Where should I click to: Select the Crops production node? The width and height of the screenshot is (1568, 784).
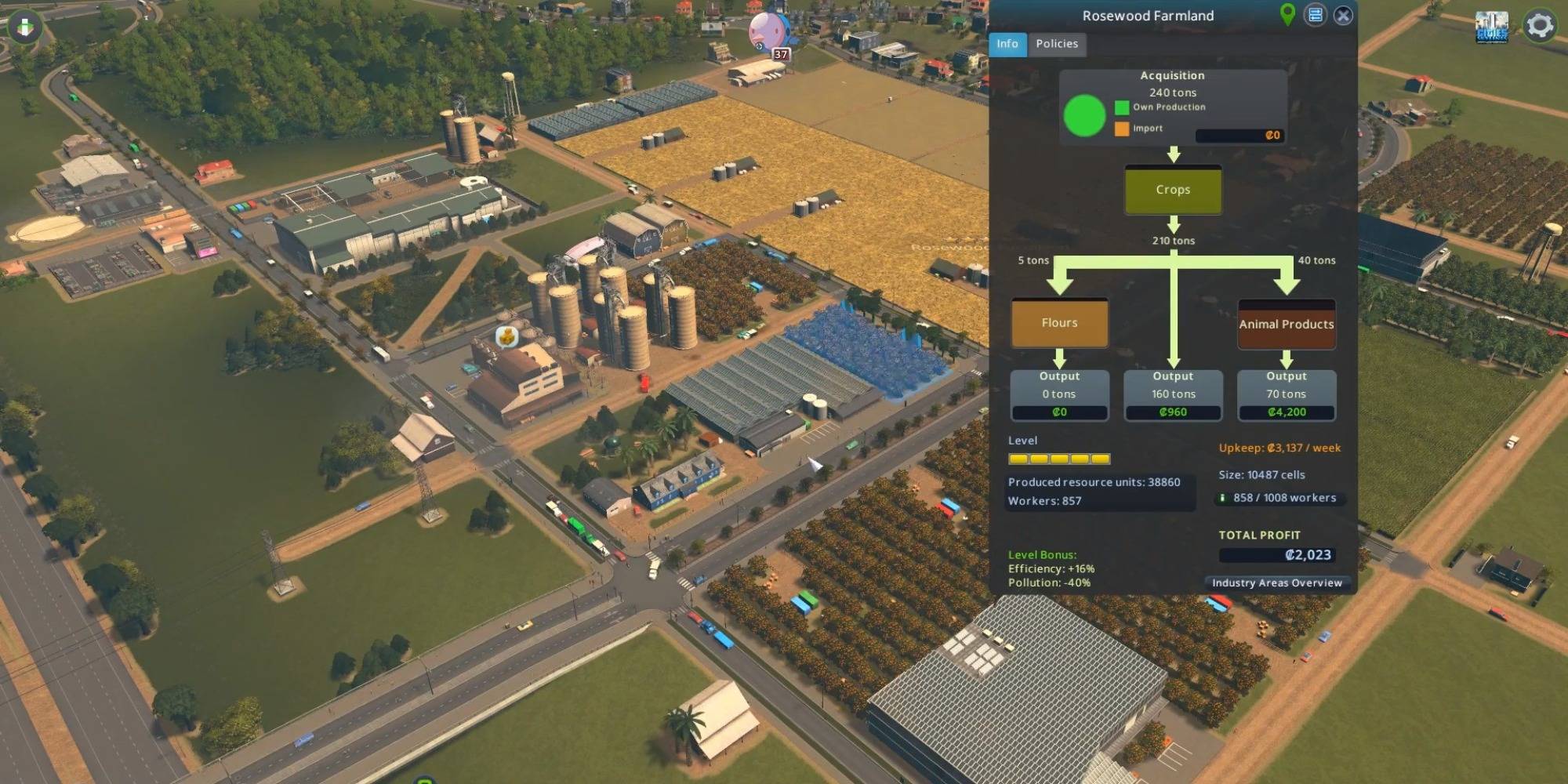point(1173,190)
